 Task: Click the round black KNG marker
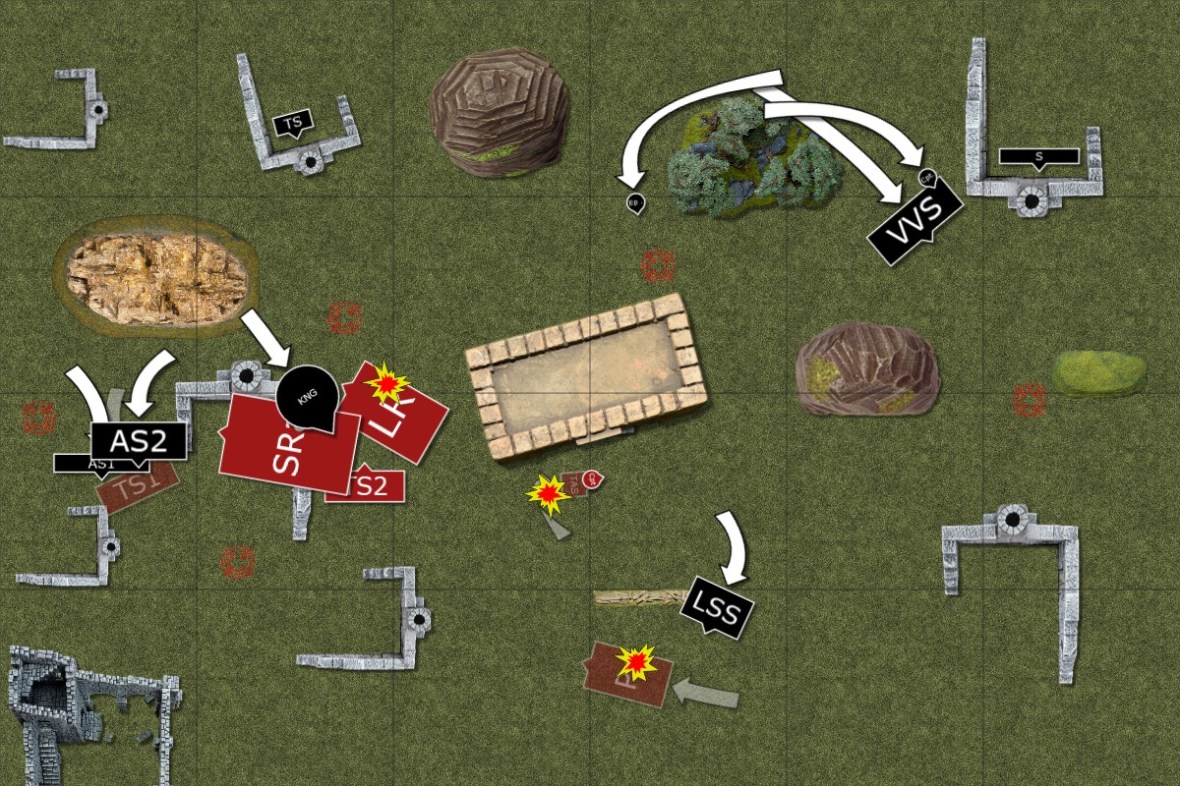point(307,396)
